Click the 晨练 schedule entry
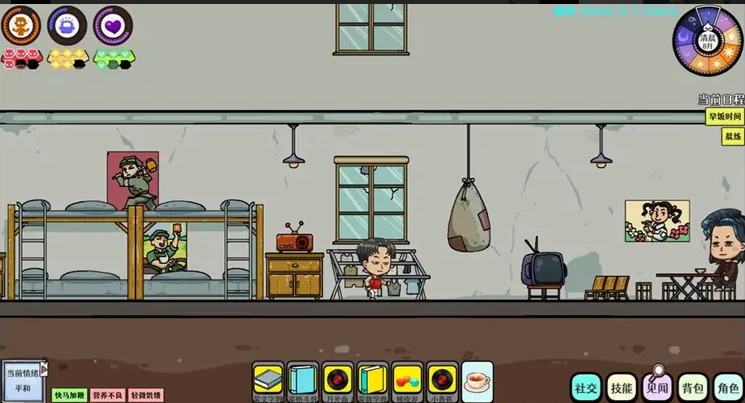Viewport: 745px width, 403px height. coord(733,136)
